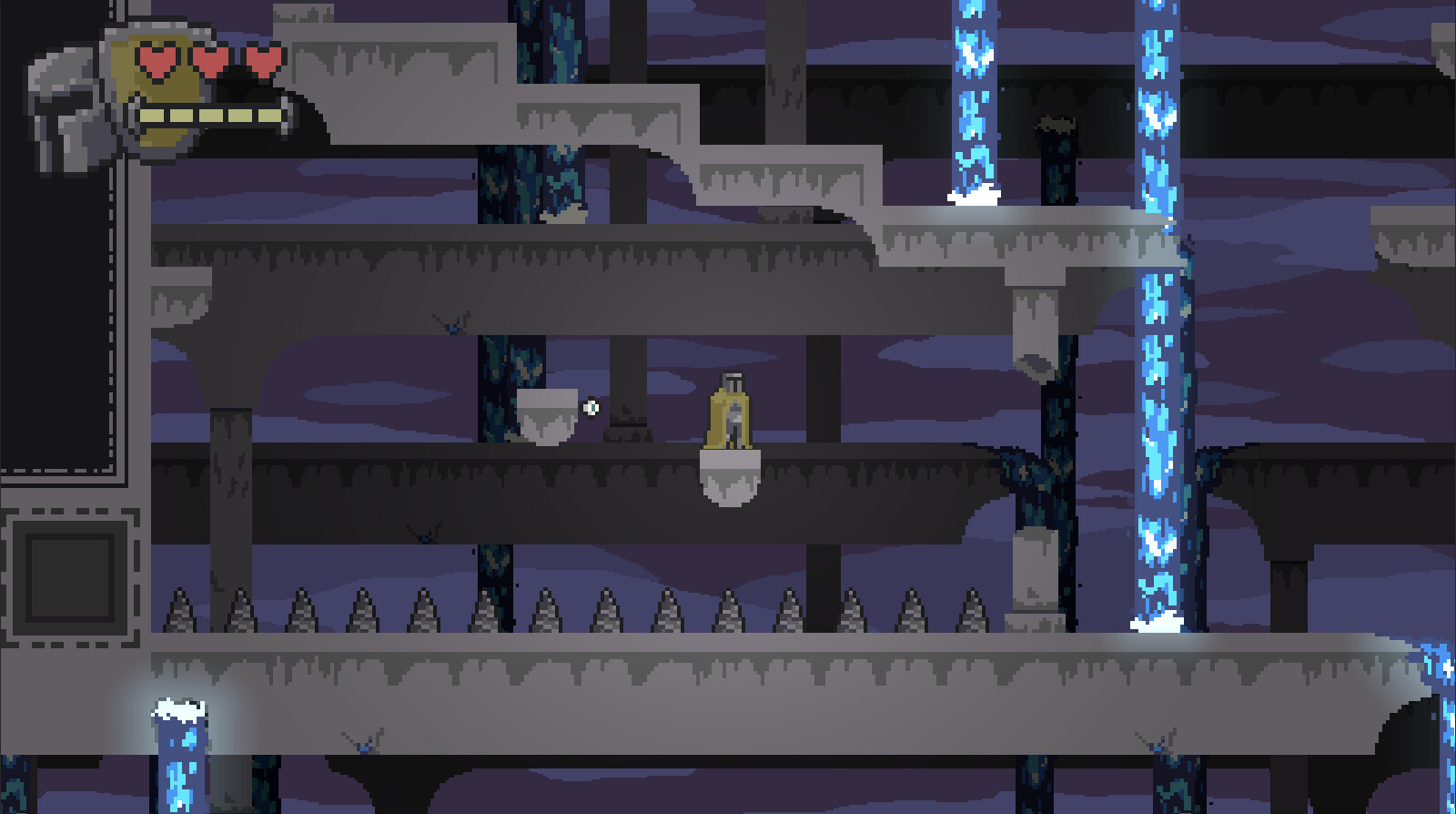
Task: Click the butterfly resting on the bottom ledge
Action: pyautogui.click(x=364, y=748)
